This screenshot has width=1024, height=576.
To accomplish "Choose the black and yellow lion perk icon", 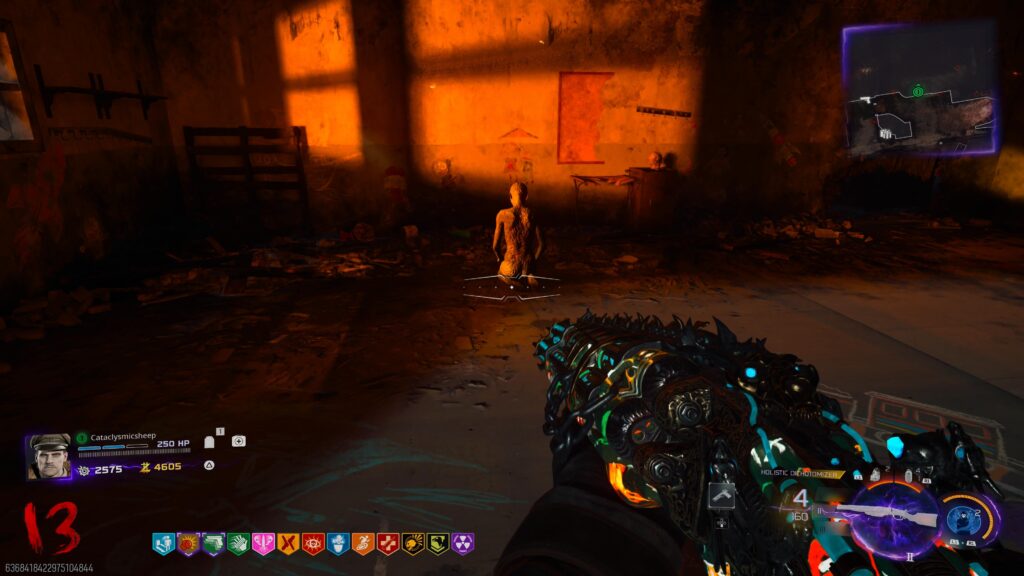I will click(x=413, y=543).
